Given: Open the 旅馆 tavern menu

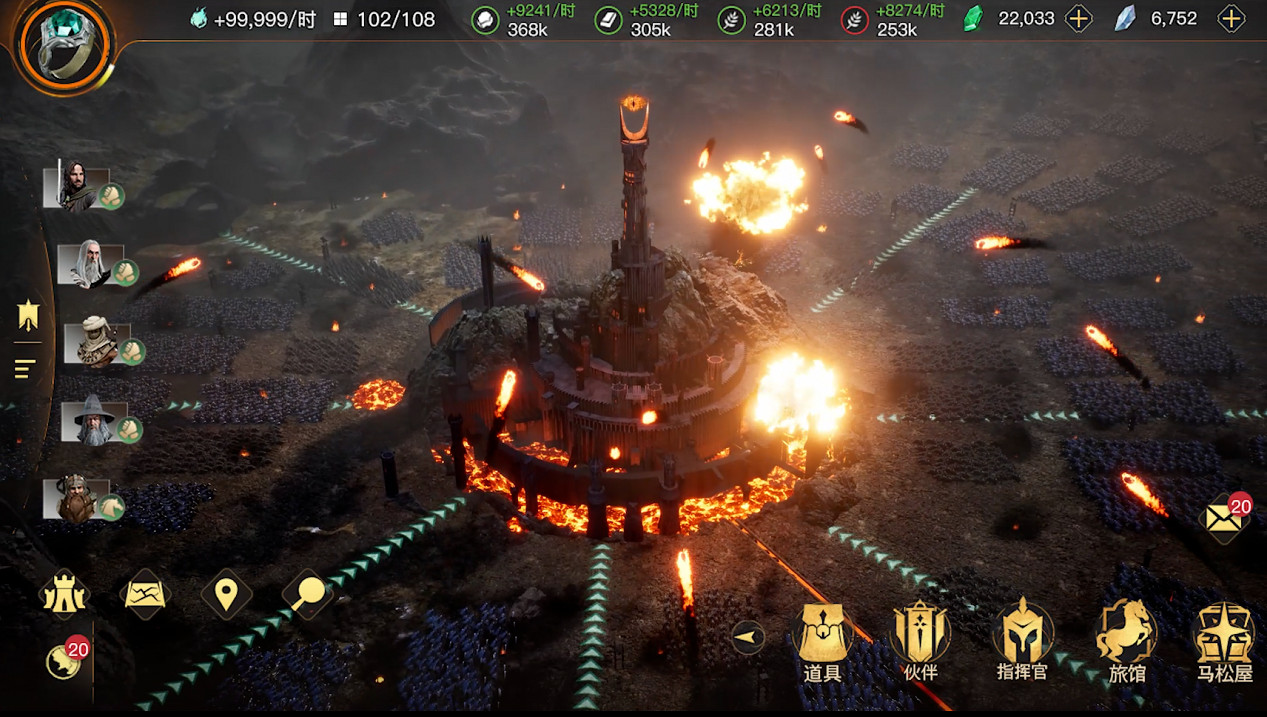Looking at the screenshot, I should click(1126, 641).
